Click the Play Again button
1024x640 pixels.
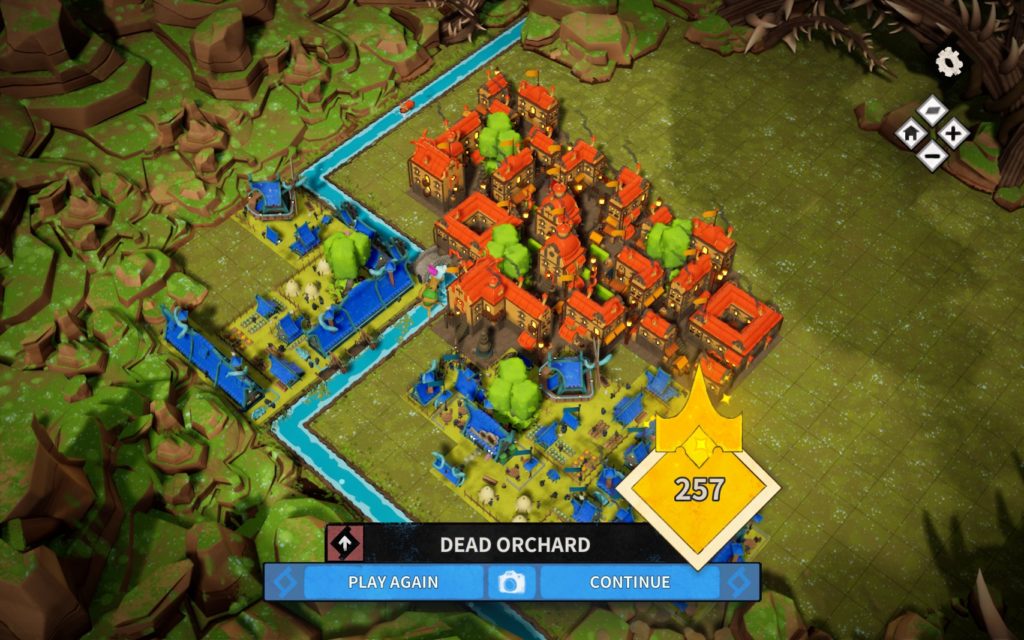pos(393,581)
